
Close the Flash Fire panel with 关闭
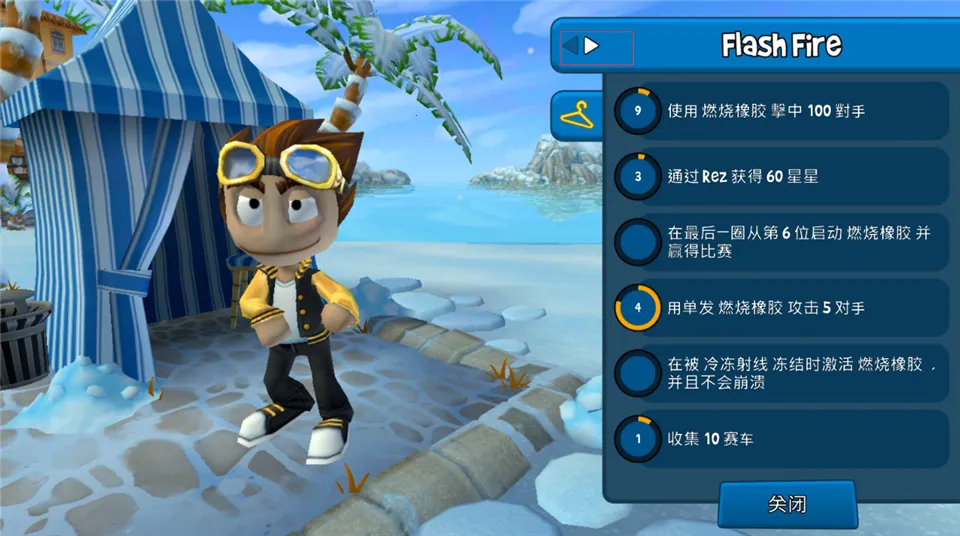[x=787, y=504]
